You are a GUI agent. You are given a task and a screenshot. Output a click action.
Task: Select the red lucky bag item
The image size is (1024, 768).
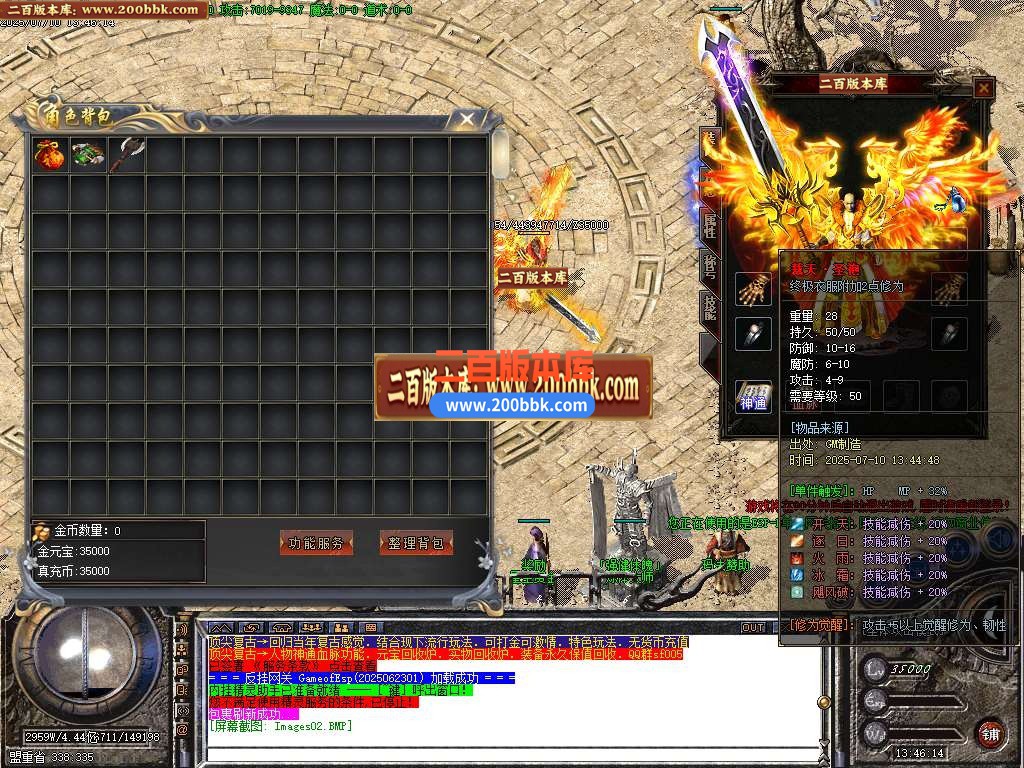pyautogui.click(x=49, y=156)
